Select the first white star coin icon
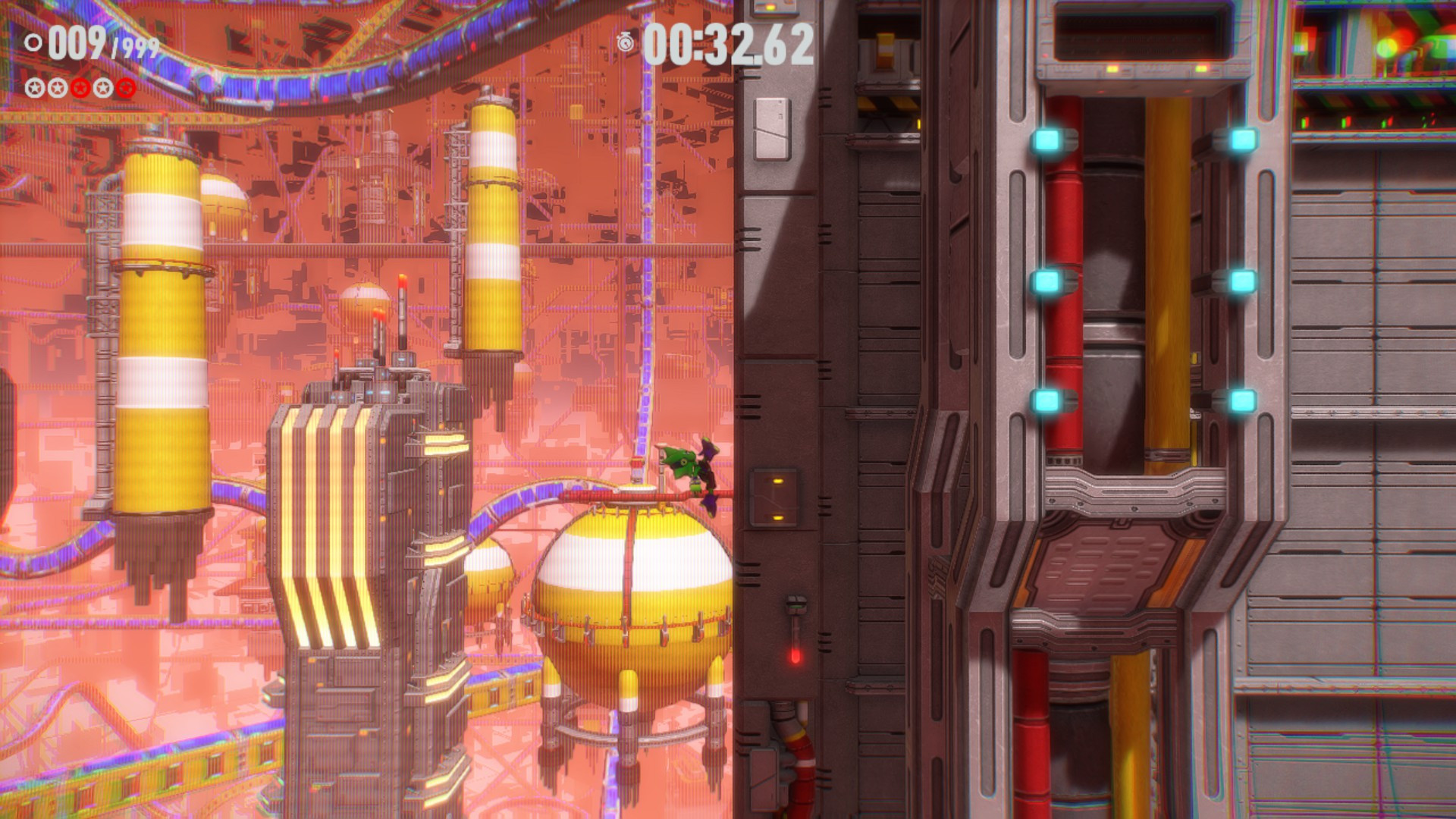The height and width of the screenshot is (819, 1456). (x=34, y=86)
